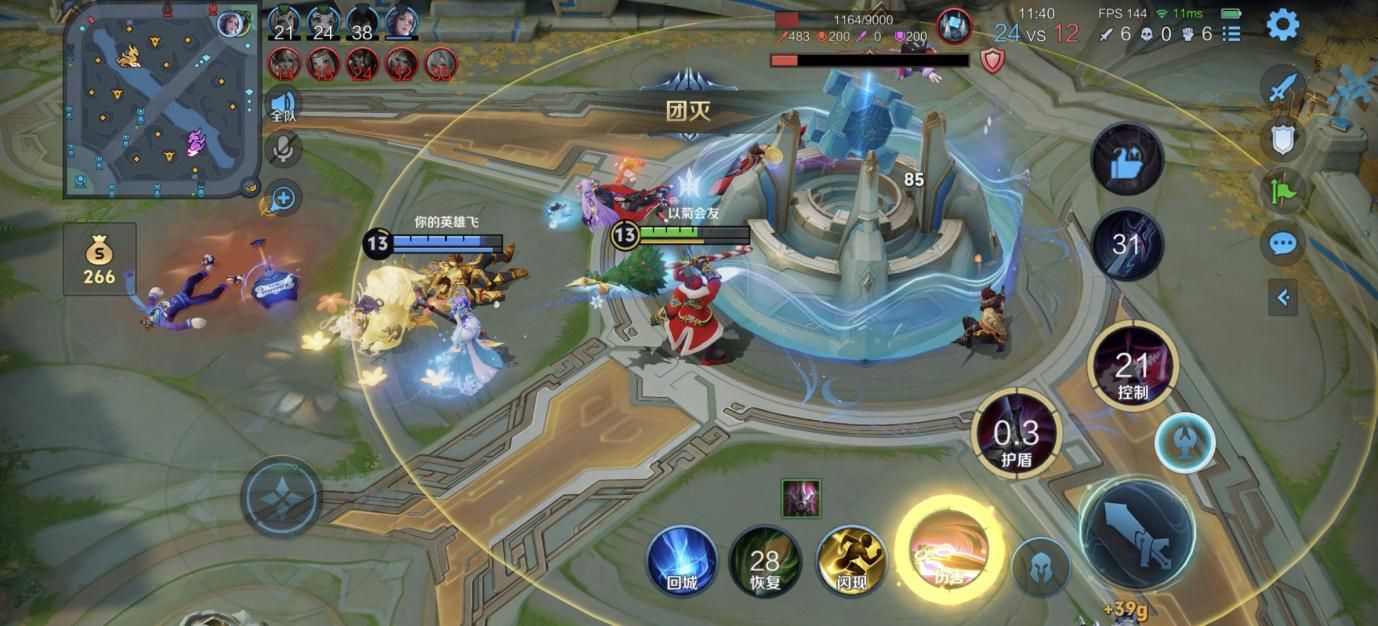
Task: Send the thumbs-up signal
Action: (1127, 160)
